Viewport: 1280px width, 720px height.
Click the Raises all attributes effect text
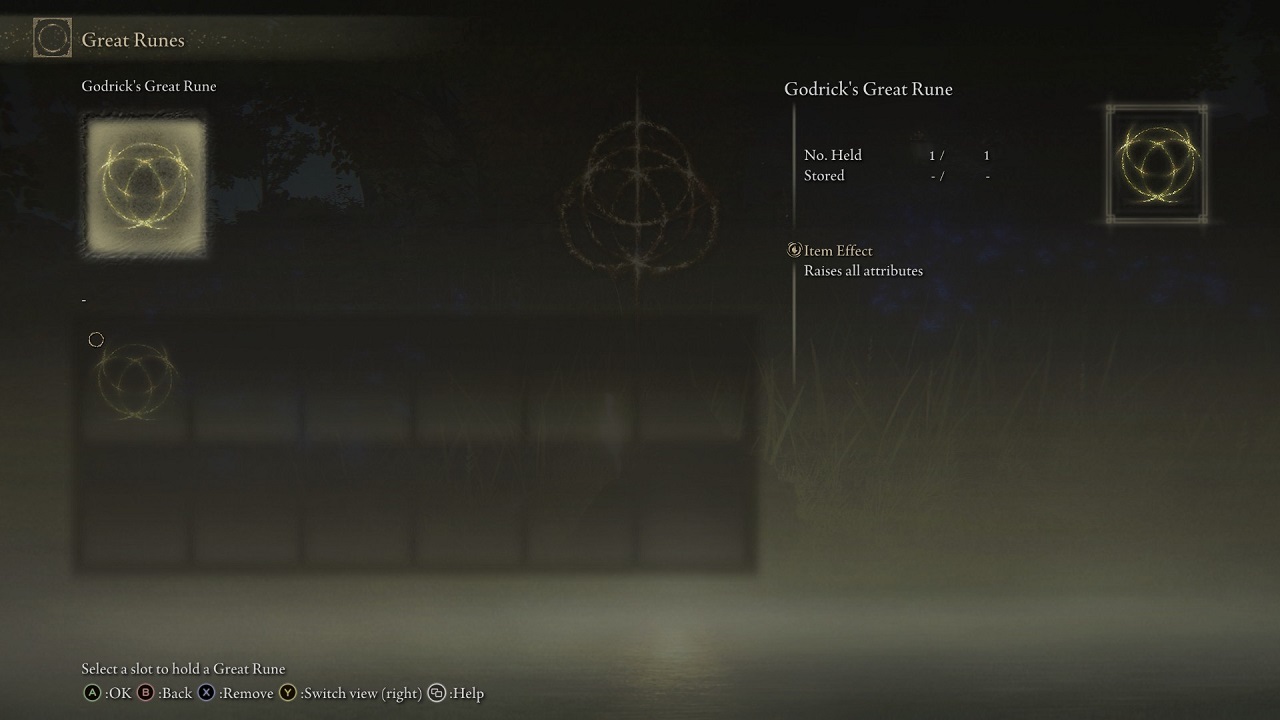[x=864, y=270]
